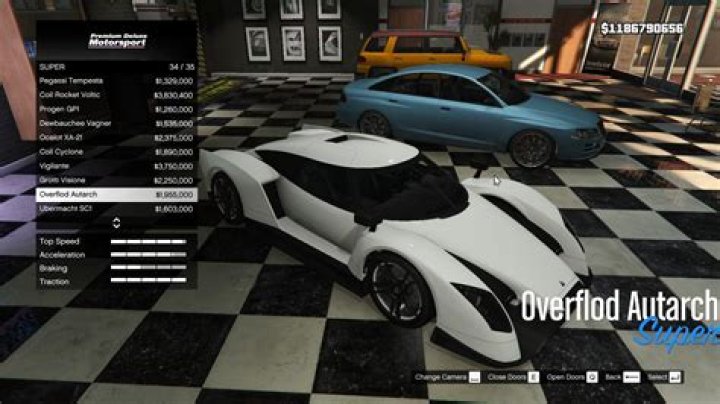Choose the Coil Rocket Voltic entry
This screenshot has height=404, width=720.
115,94
